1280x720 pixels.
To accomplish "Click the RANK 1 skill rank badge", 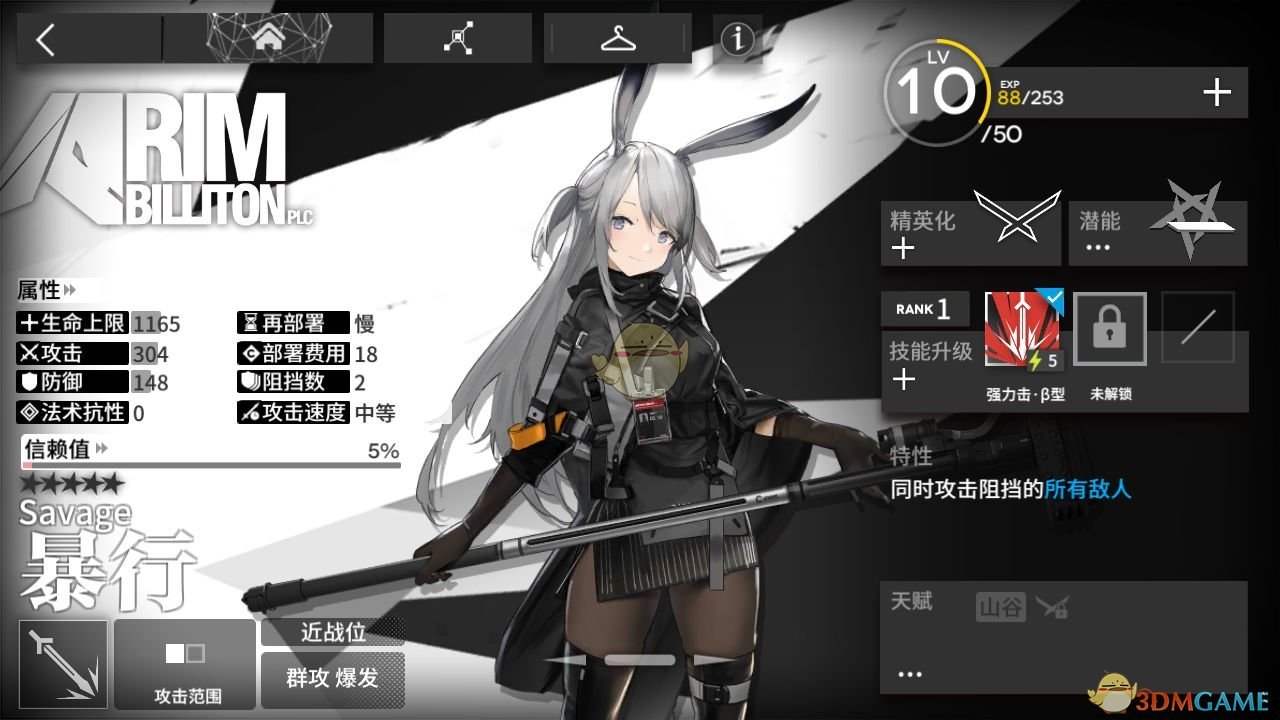I will (x=924, y=308).
